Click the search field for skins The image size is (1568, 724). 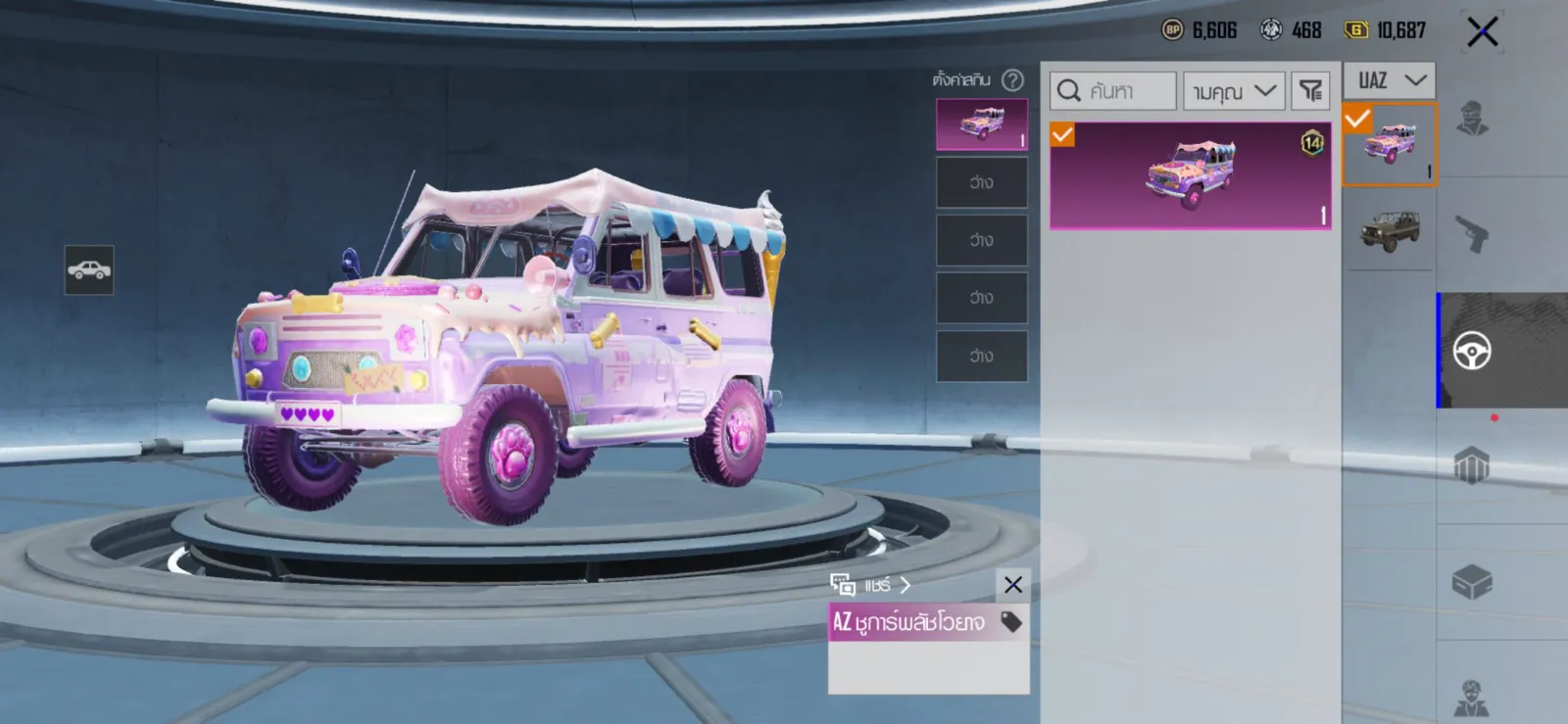tap(1113, 91)
